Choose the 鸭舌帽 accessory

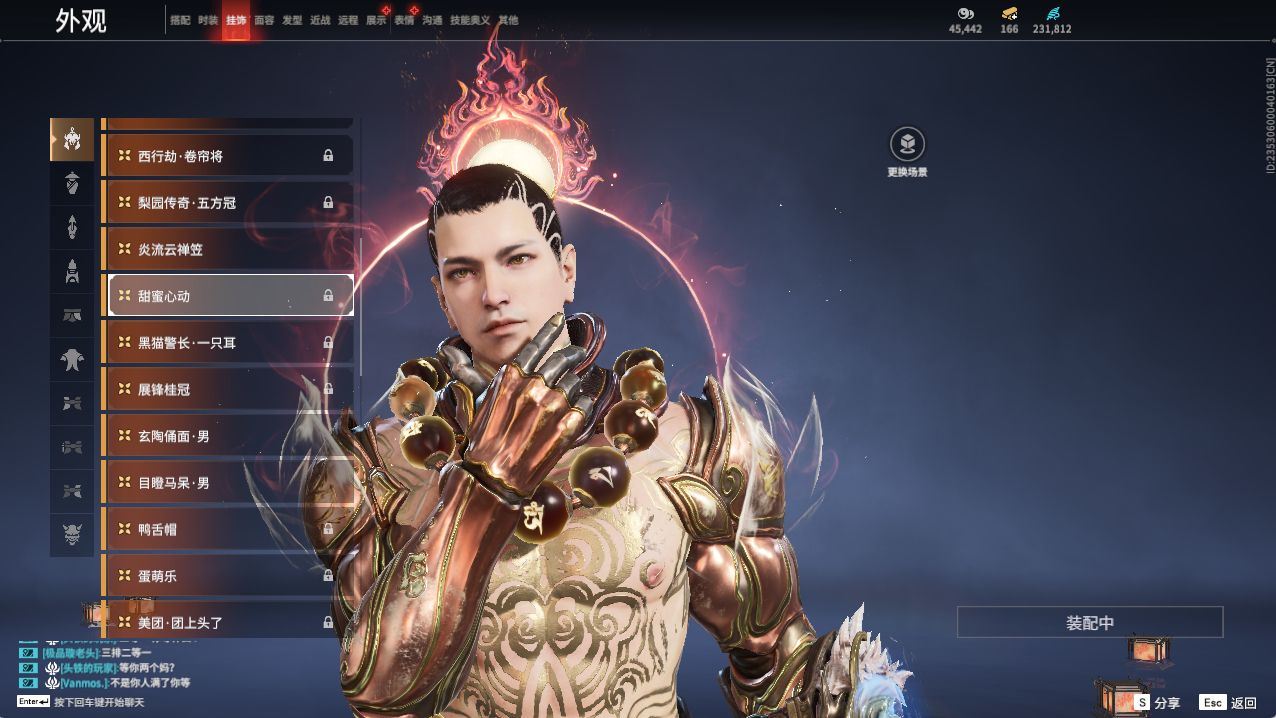tap(228, 529)
